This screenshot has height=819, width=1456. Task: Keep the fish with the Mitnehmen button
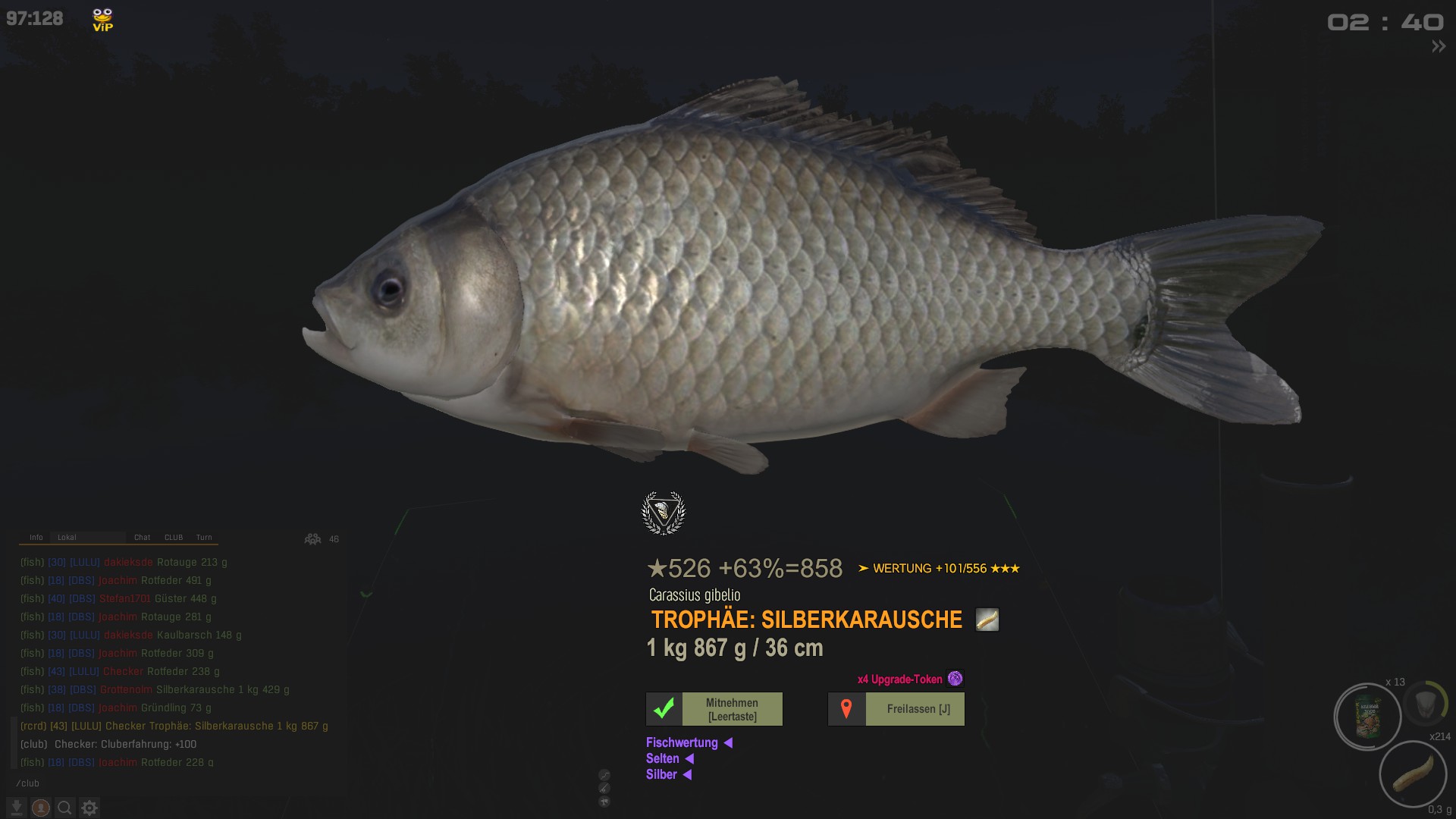tap(714, 709)
